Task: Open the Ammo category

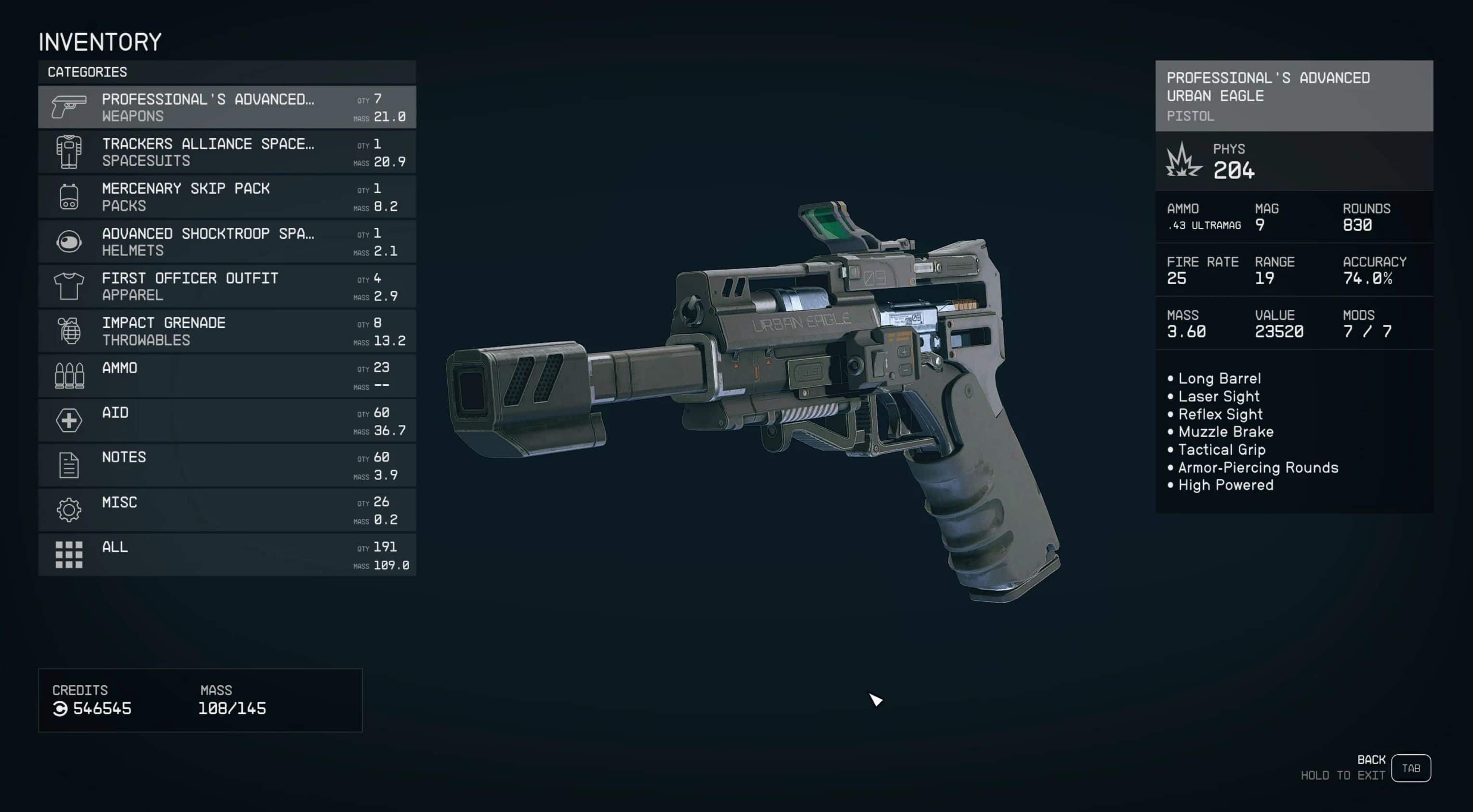Action: click(x=226, y=376)
